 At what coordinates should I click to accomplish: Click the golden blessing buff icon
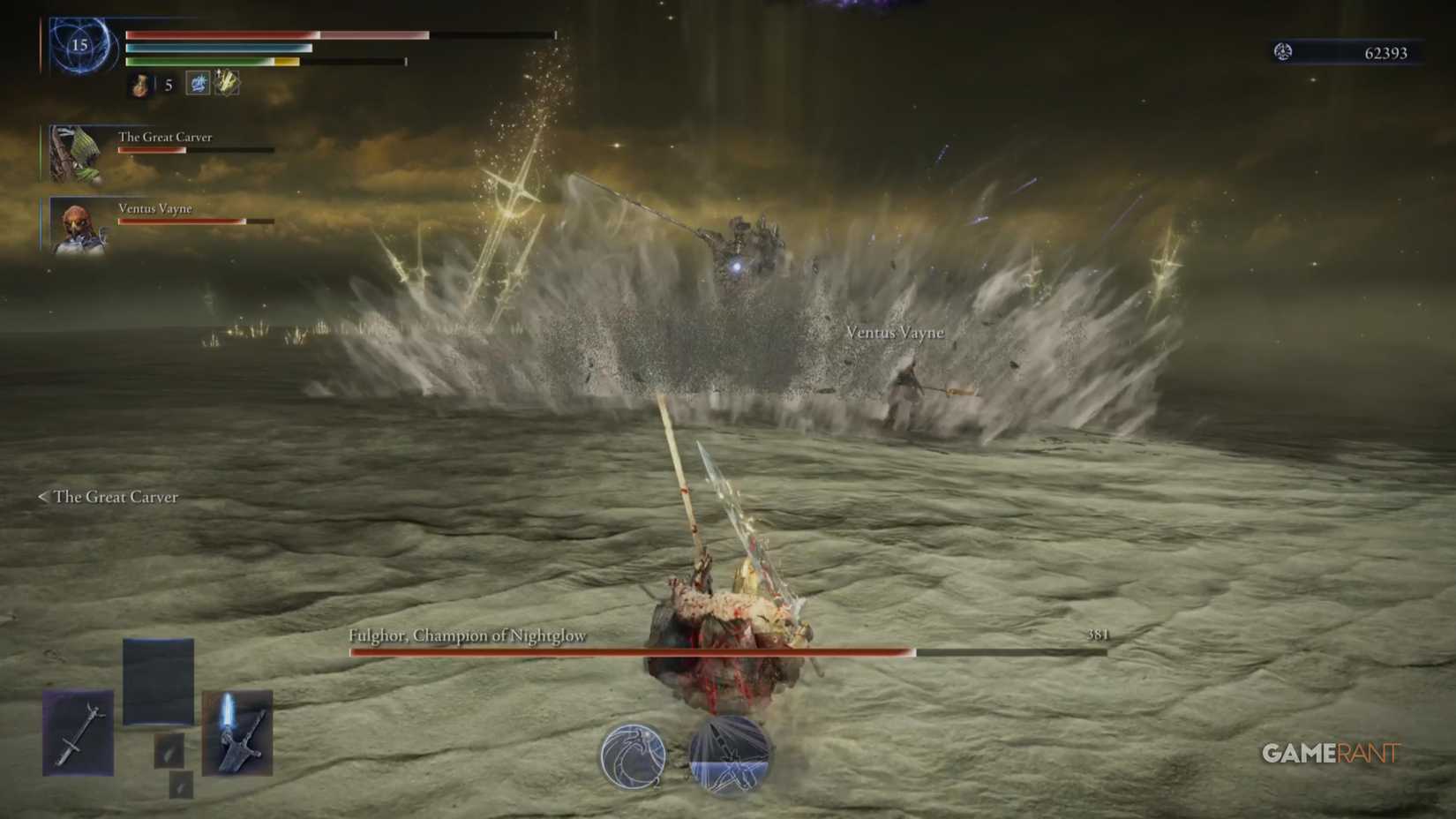point(225,81)
